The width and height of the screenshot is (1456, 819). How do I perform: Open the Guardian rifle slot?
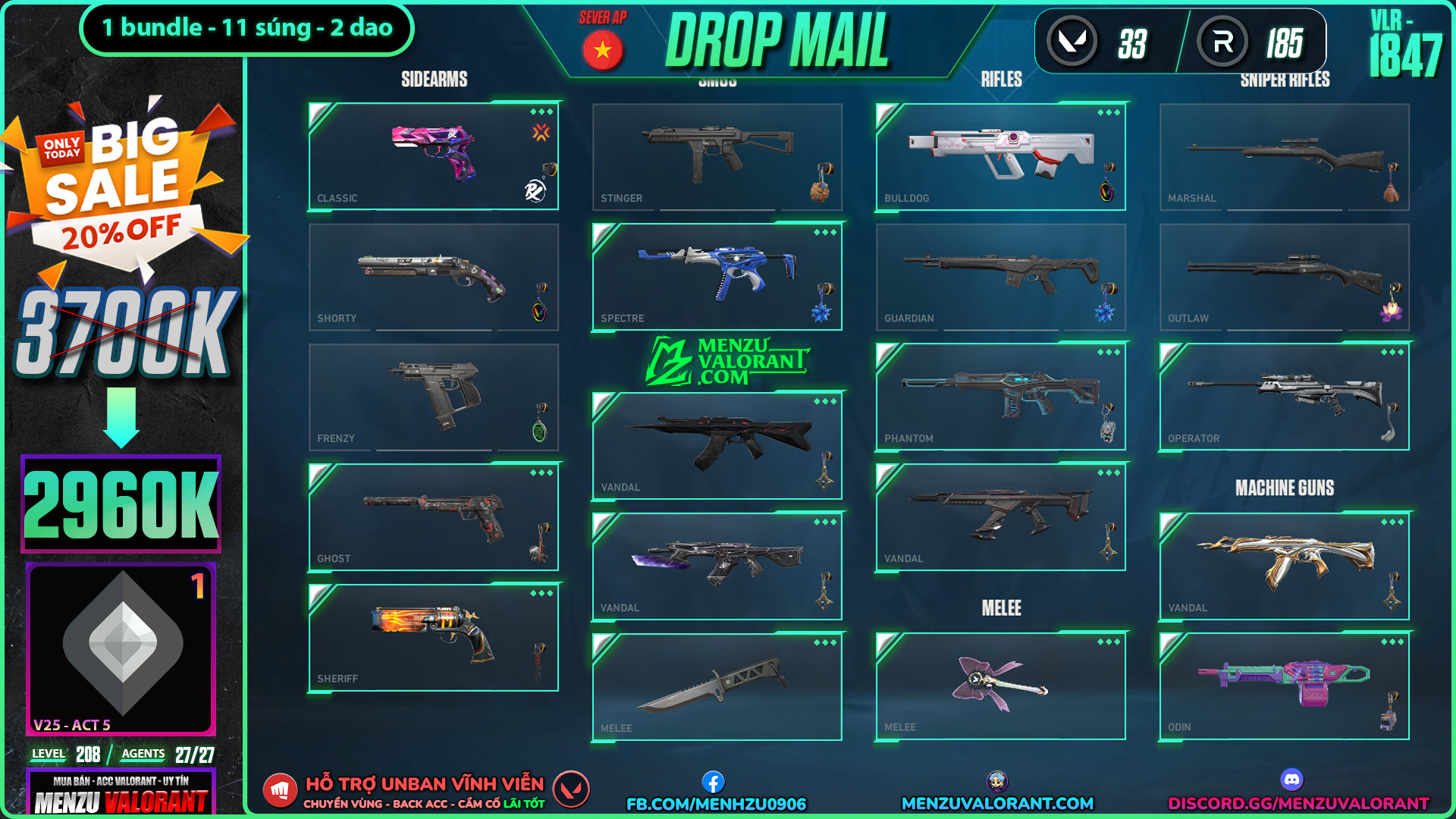(1000, 277)
